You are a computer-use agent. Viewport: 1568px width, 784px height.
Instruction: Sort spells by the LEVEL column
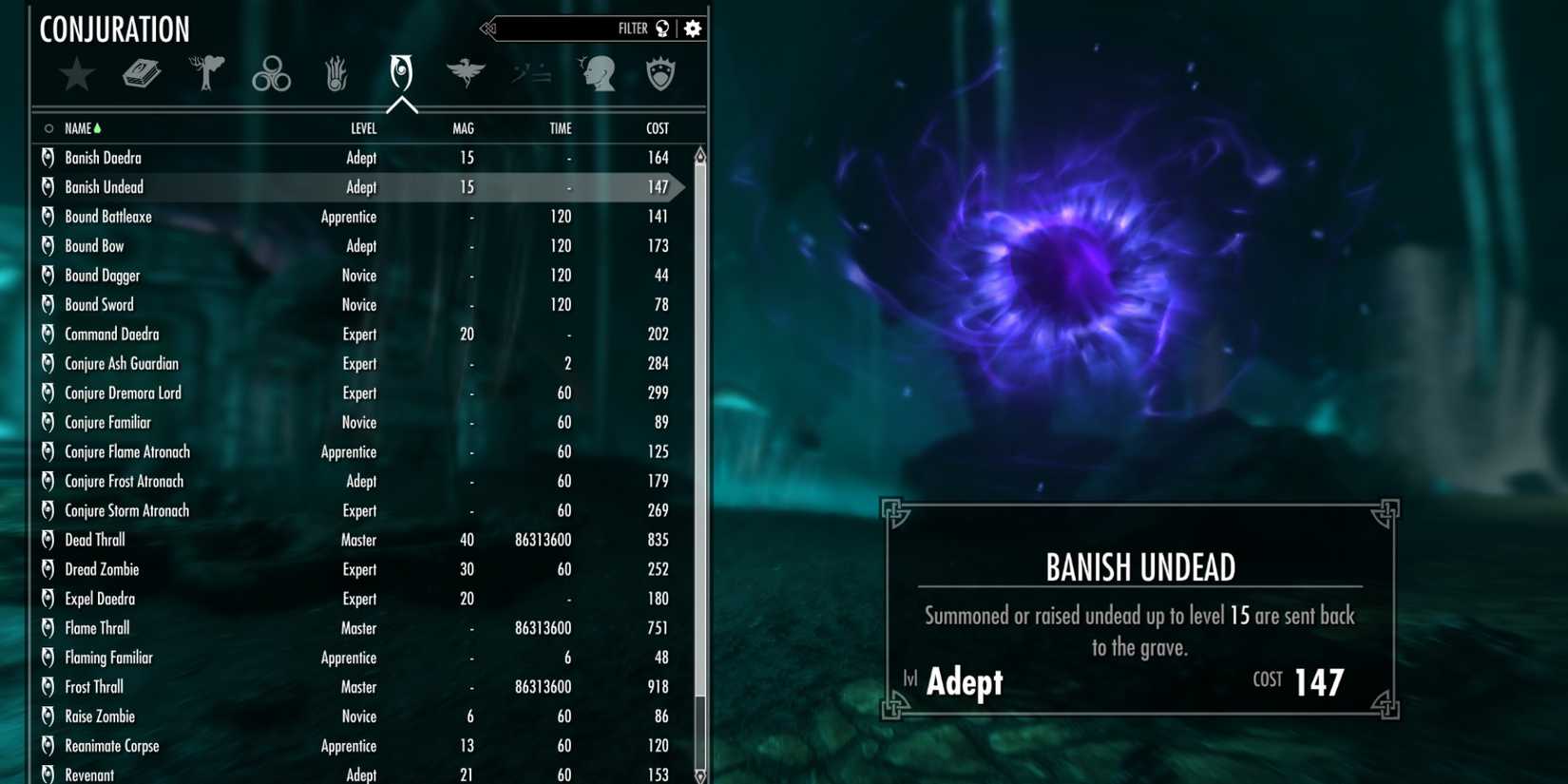click(x=364, y=127)
